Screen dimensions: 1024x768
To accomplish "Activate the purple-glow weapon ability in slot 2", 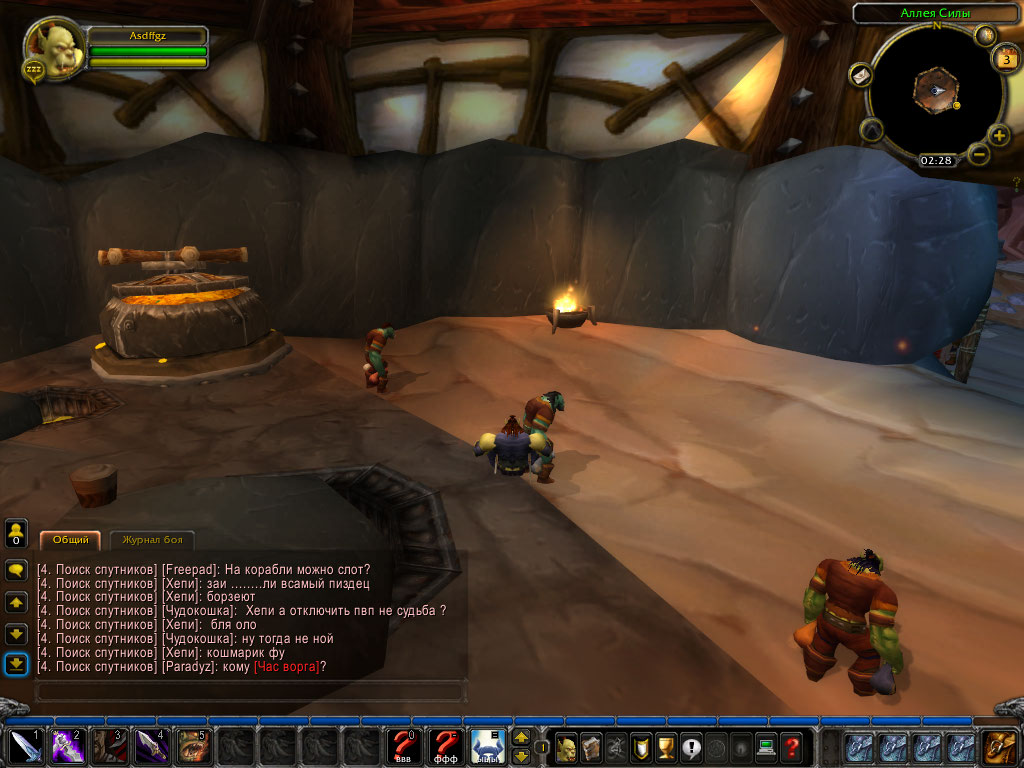I will (68, 747).
